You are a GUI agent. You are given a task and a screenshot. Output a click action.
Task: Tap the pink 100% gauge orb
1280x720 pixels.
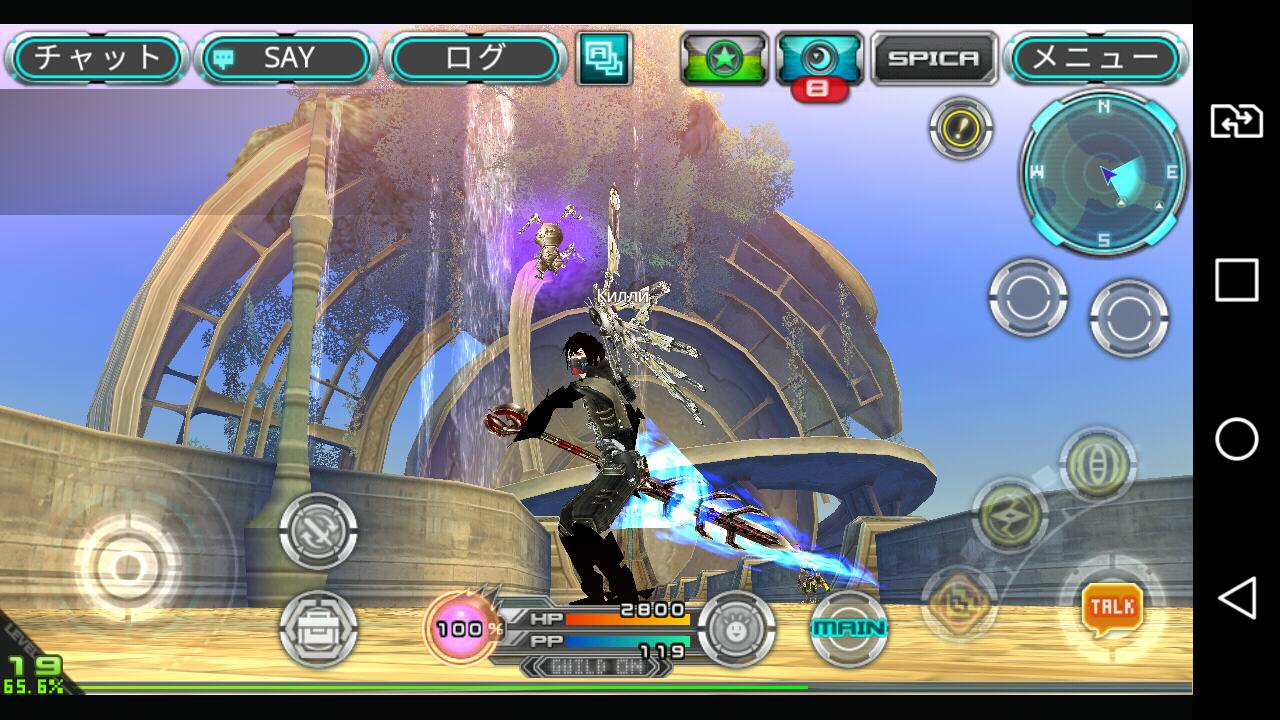point(461,629)
